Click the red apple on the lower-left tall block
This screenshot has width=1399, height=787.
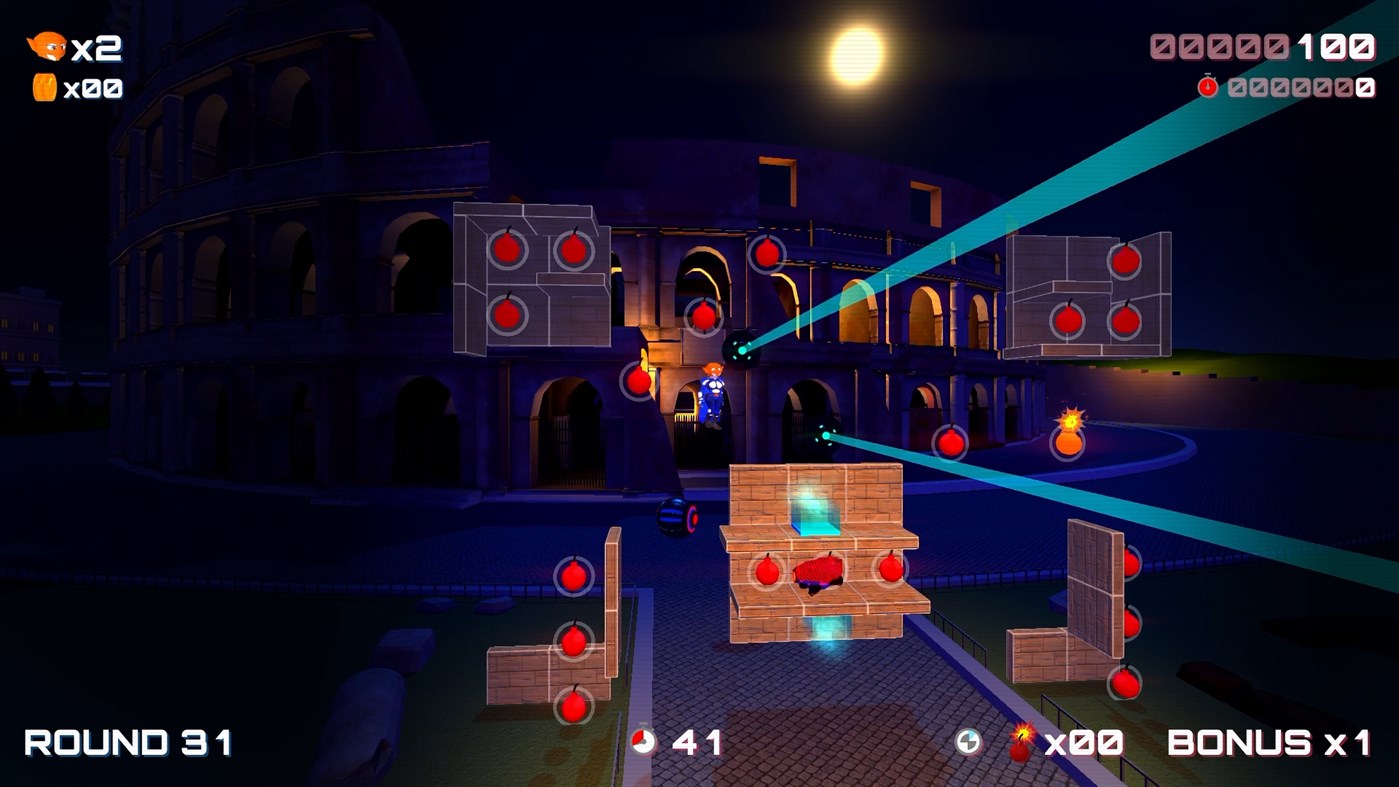tap(574, 577)
